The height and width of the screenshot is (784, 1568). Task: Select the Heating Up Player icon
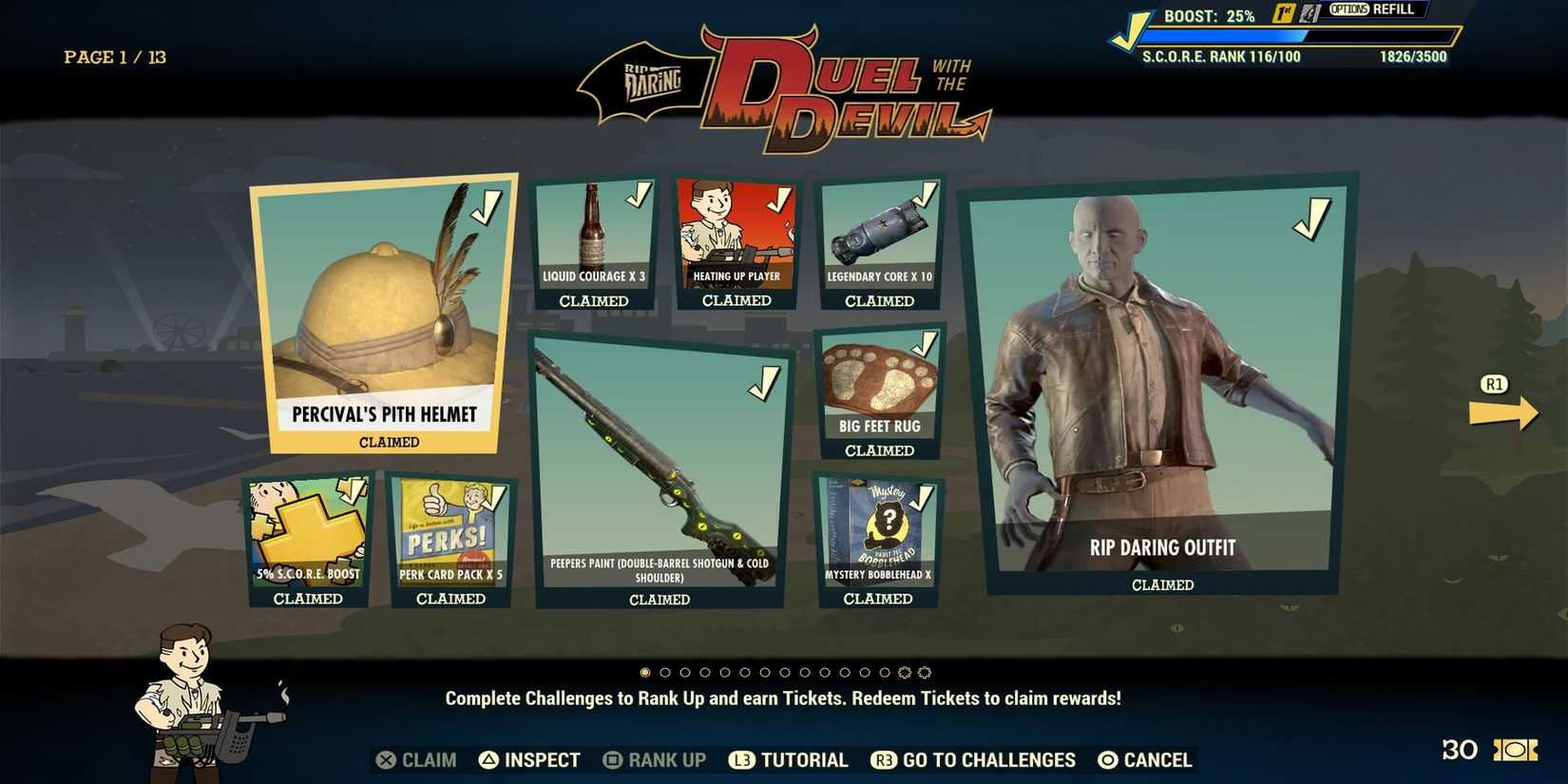pyautogui.click(x=737, y=228)
